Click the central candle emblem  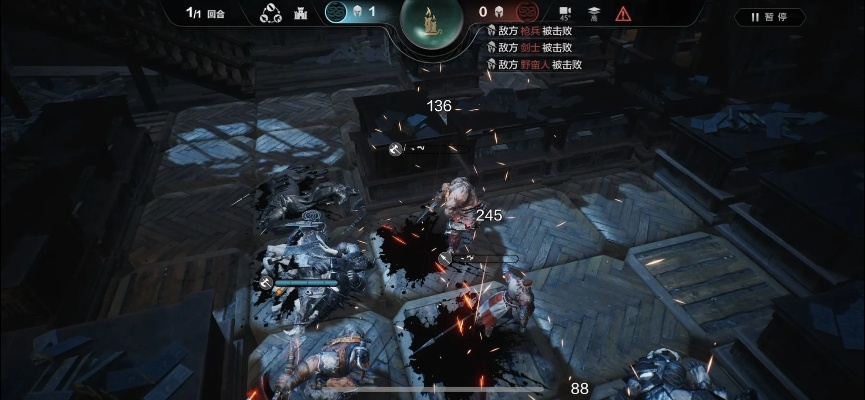pos(432,17)
